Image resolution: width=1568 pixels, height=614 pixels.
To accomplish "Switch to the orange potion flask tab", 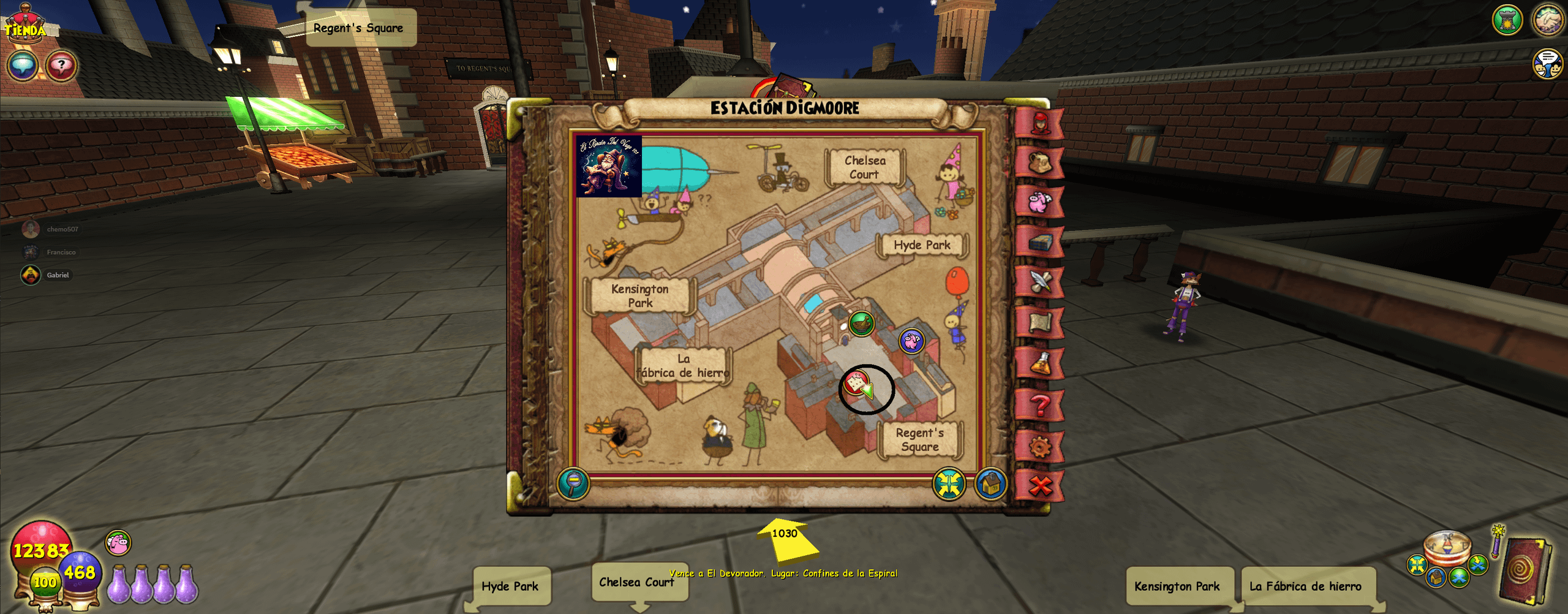I will coord(1039,363).
